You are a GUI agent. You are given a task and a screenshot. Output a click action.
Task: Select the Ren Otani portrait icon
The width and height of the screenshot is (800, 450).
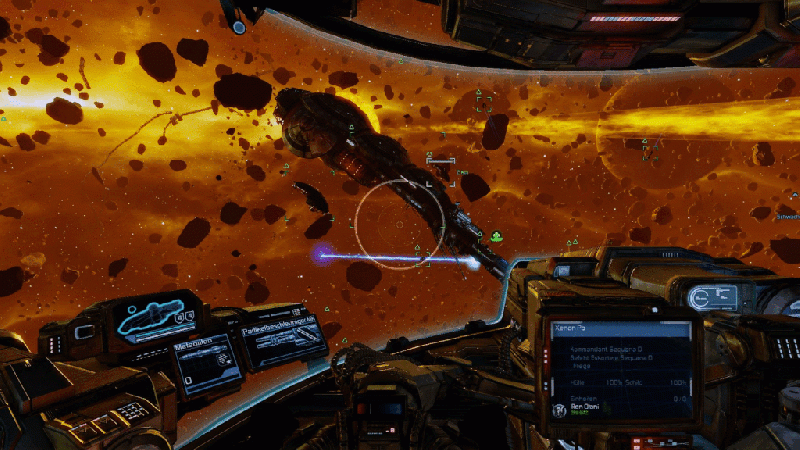pos(558,410)
